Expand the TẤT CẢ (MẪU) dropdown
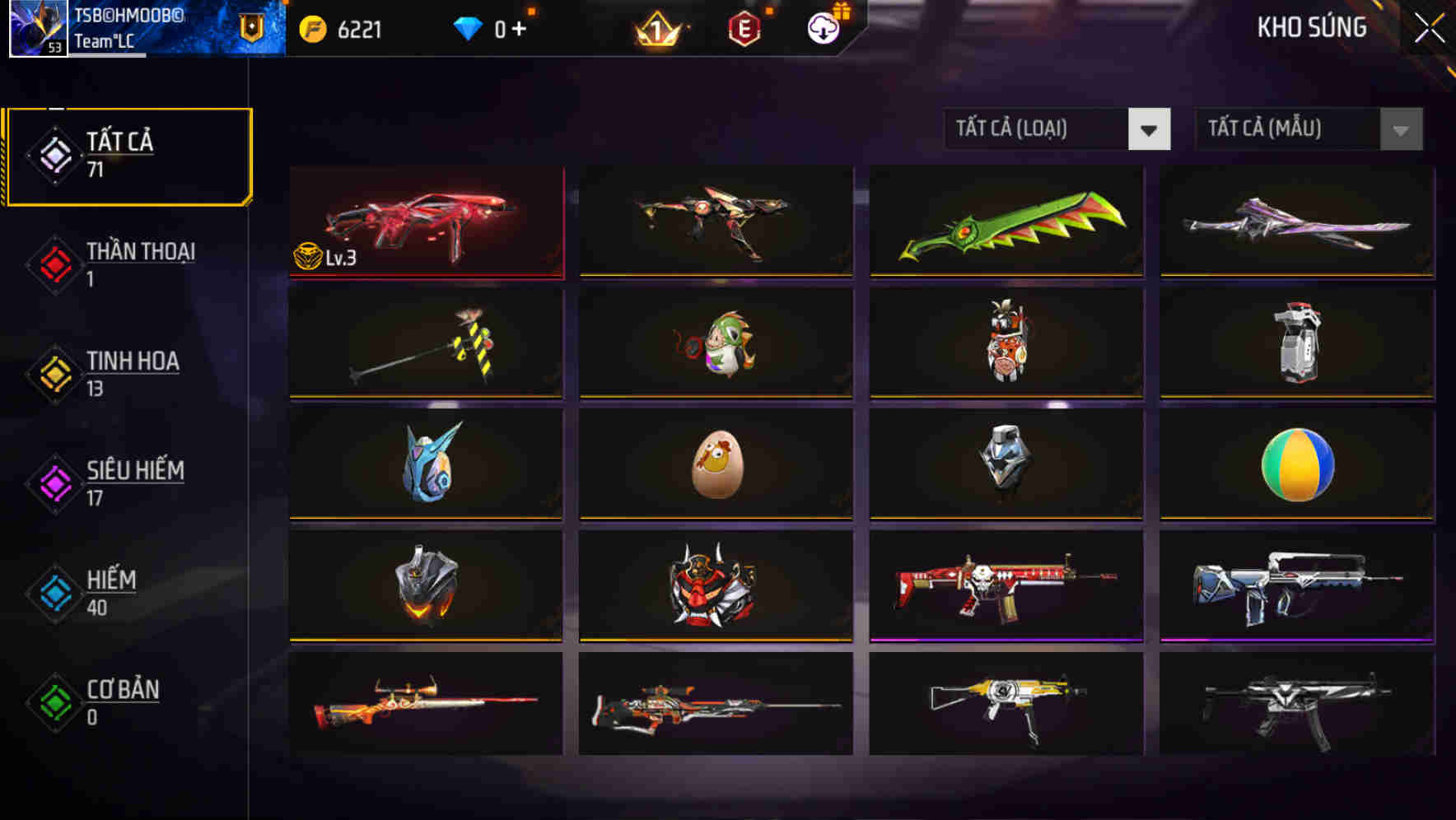Image resolution: width=1456 pixels, height=820 pixels. pos(1285,129)
